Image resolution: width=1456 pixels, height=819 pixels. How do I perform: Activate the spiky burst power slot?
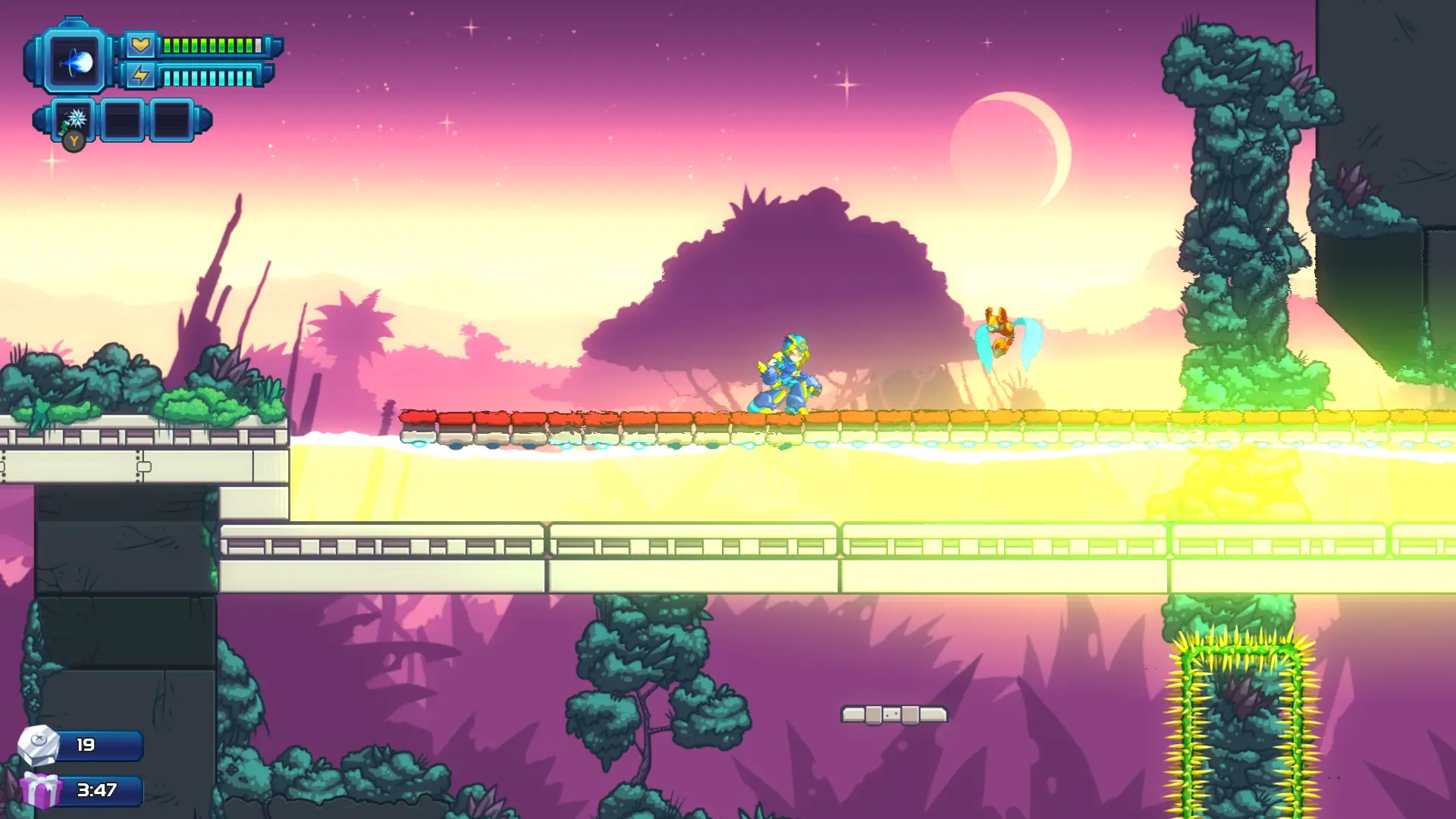pos(74,119)
